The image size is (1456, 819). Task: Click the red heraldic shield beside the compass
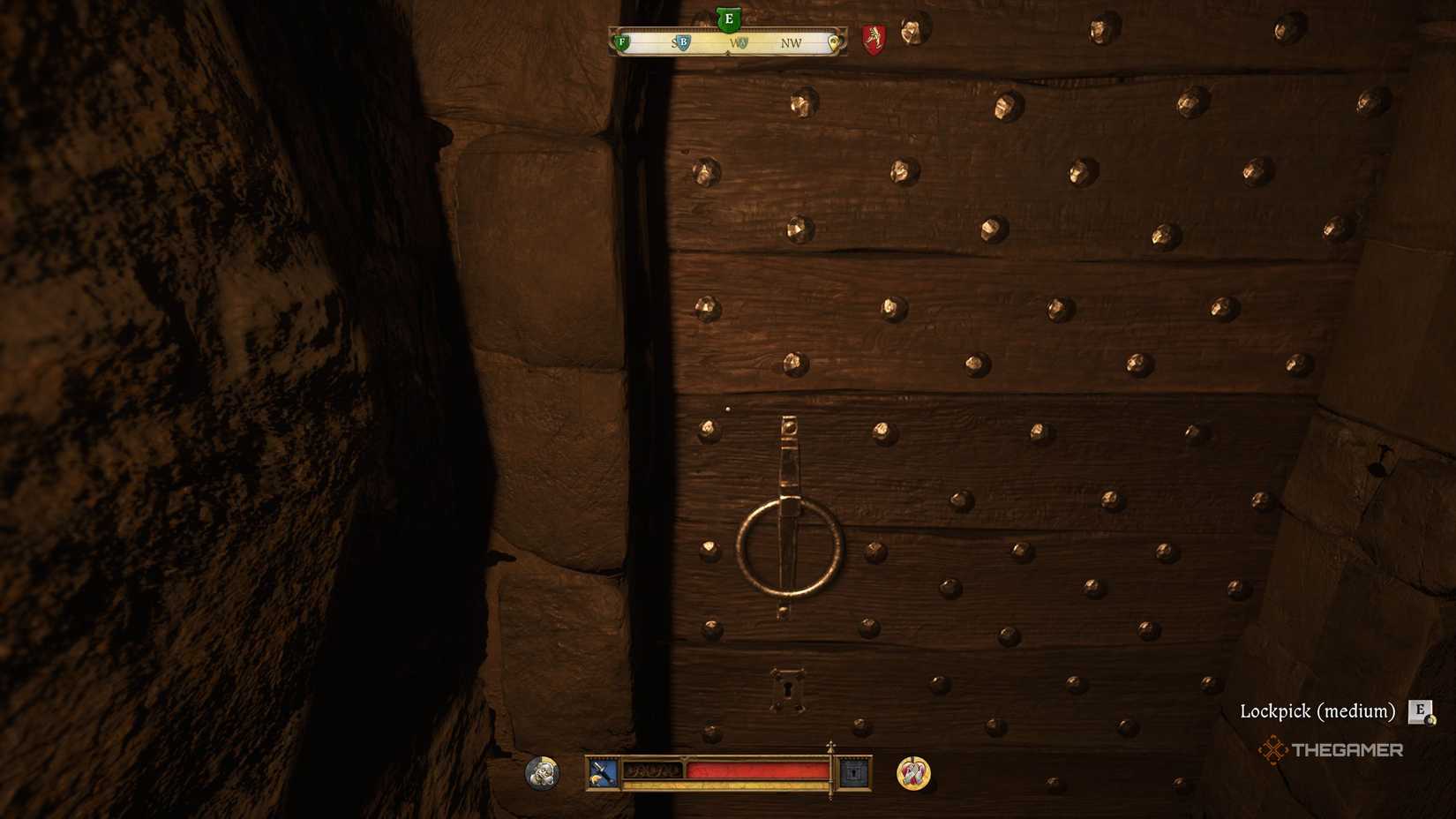pyautogui.click(x=873, y=38)
